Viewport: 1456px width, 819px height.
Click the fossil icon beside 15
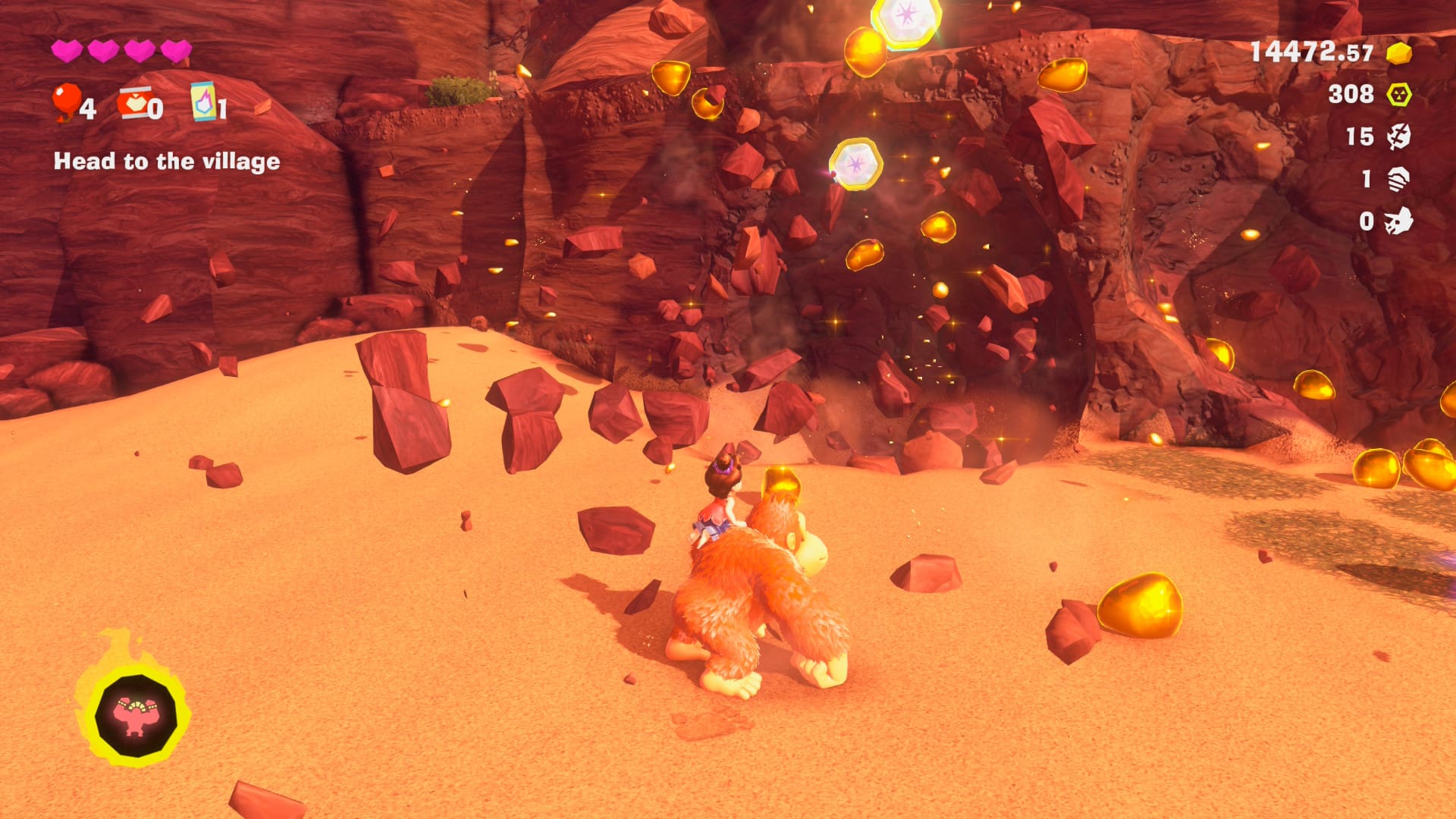point(1398,136)
